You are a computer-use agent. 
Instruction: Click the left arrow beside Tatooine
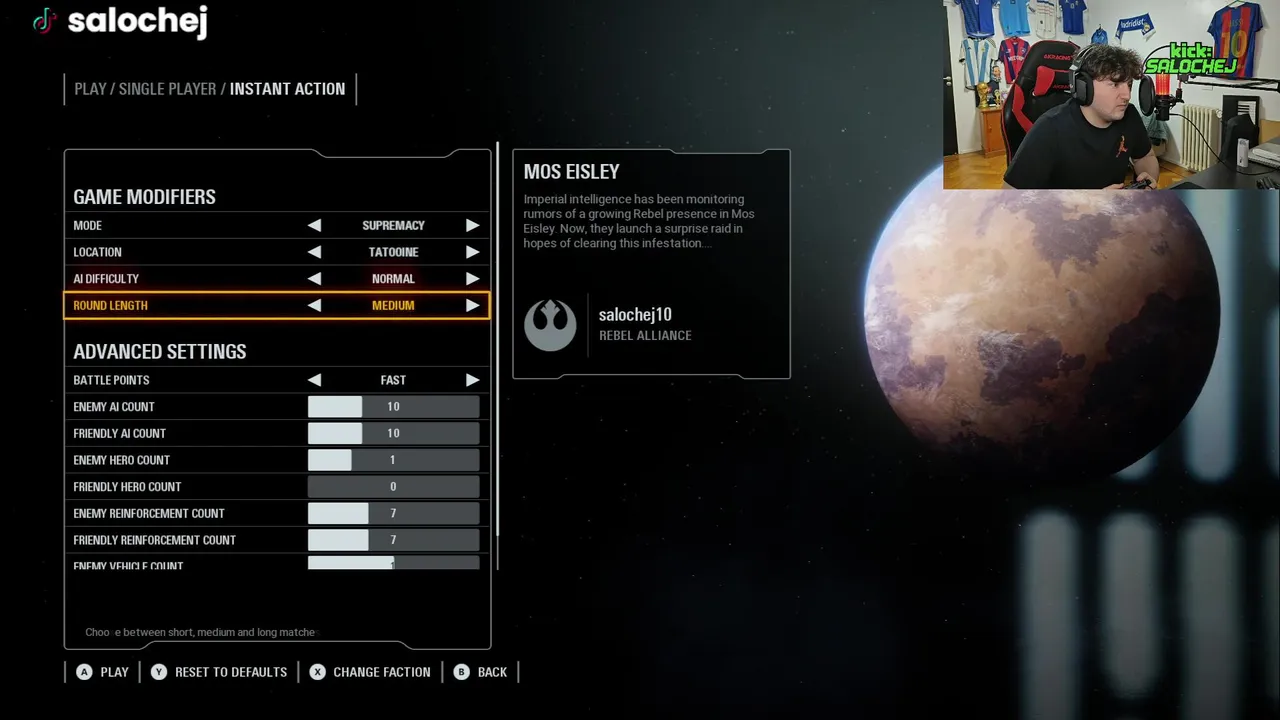pos(314,252)
